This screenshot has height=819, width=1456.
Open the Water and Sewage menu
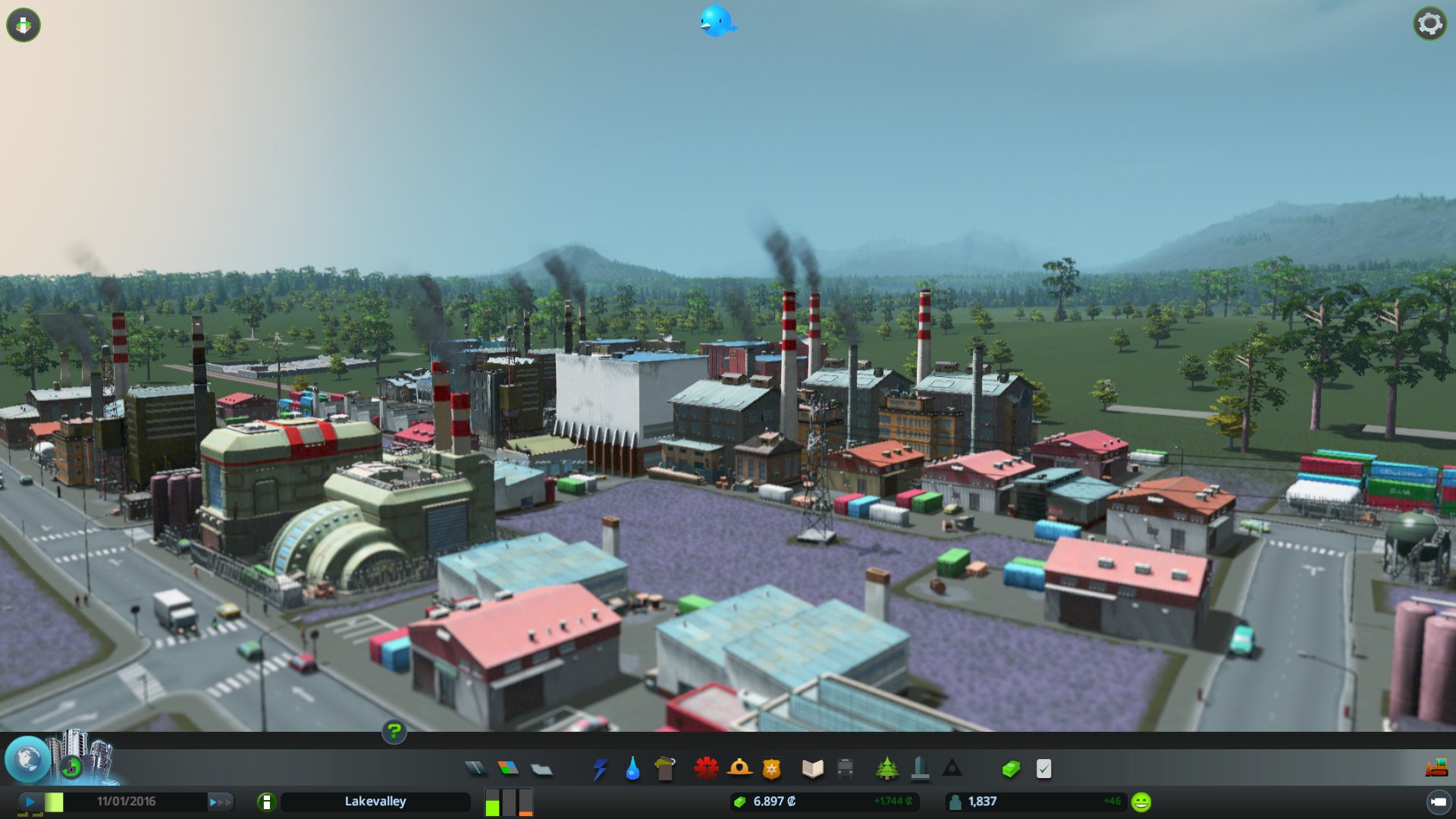tap(632, 768)
